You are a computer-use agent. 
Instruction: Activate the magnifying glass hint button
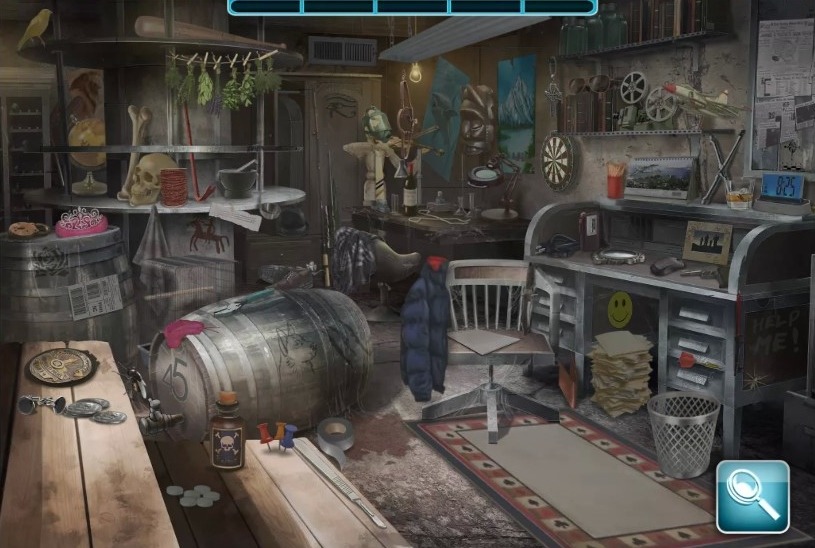click(752, 496)
